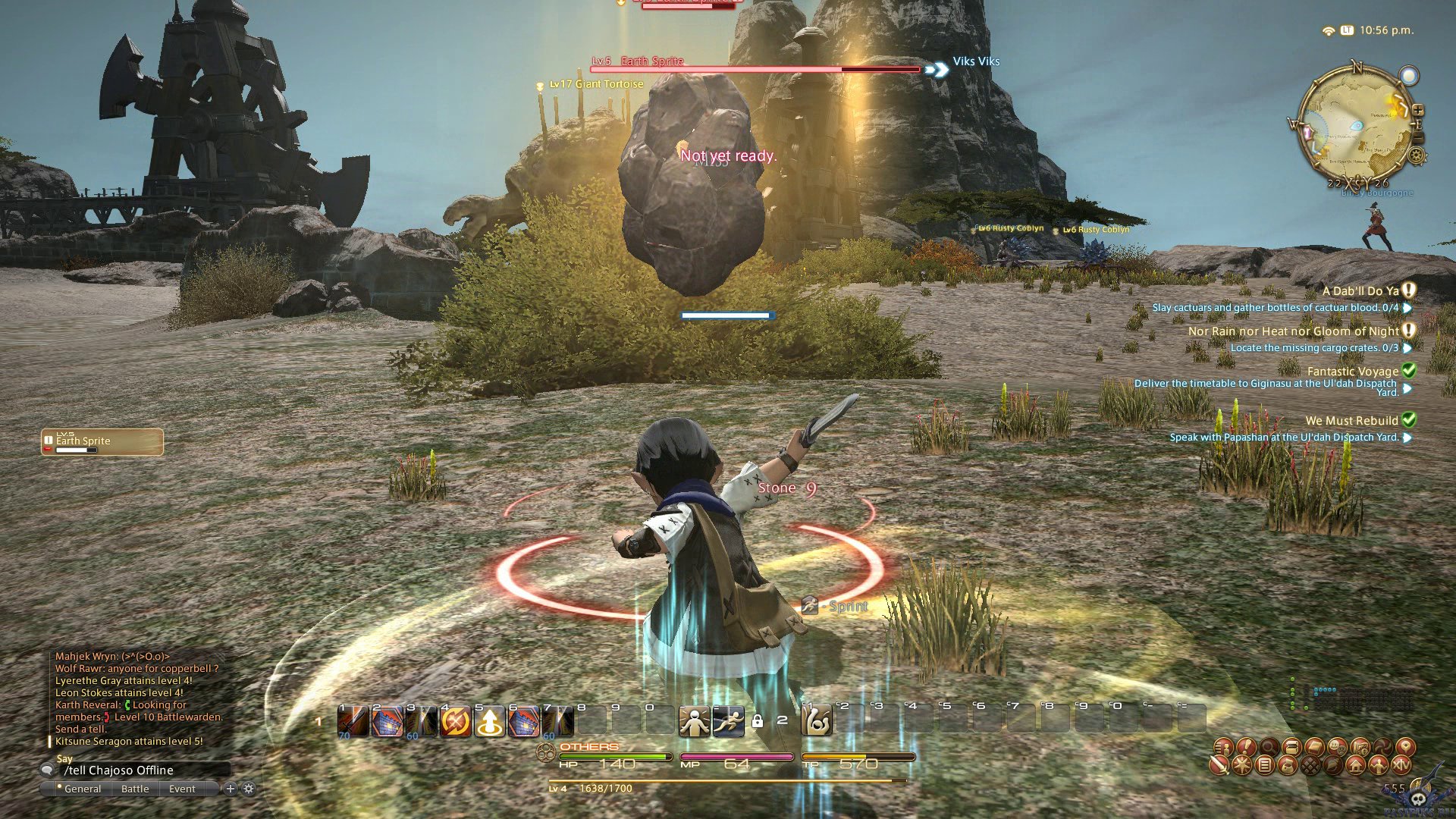Activate the sword attack in hotbar slot 1
The height and width of the screenshot is (819, 1456).
point(353,721)
